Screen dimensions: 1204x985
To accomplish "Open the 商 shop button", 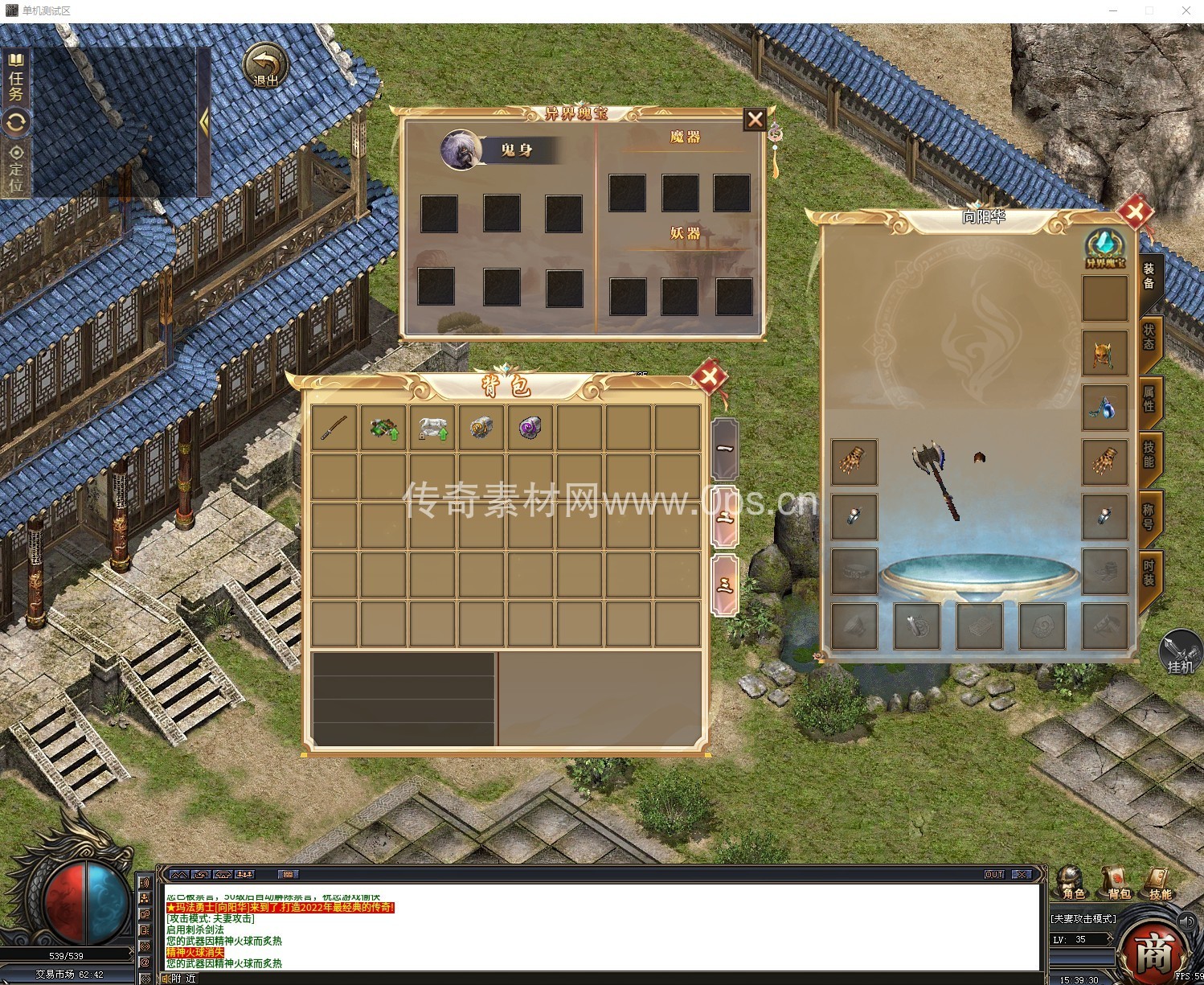I will click(1153, 953).
